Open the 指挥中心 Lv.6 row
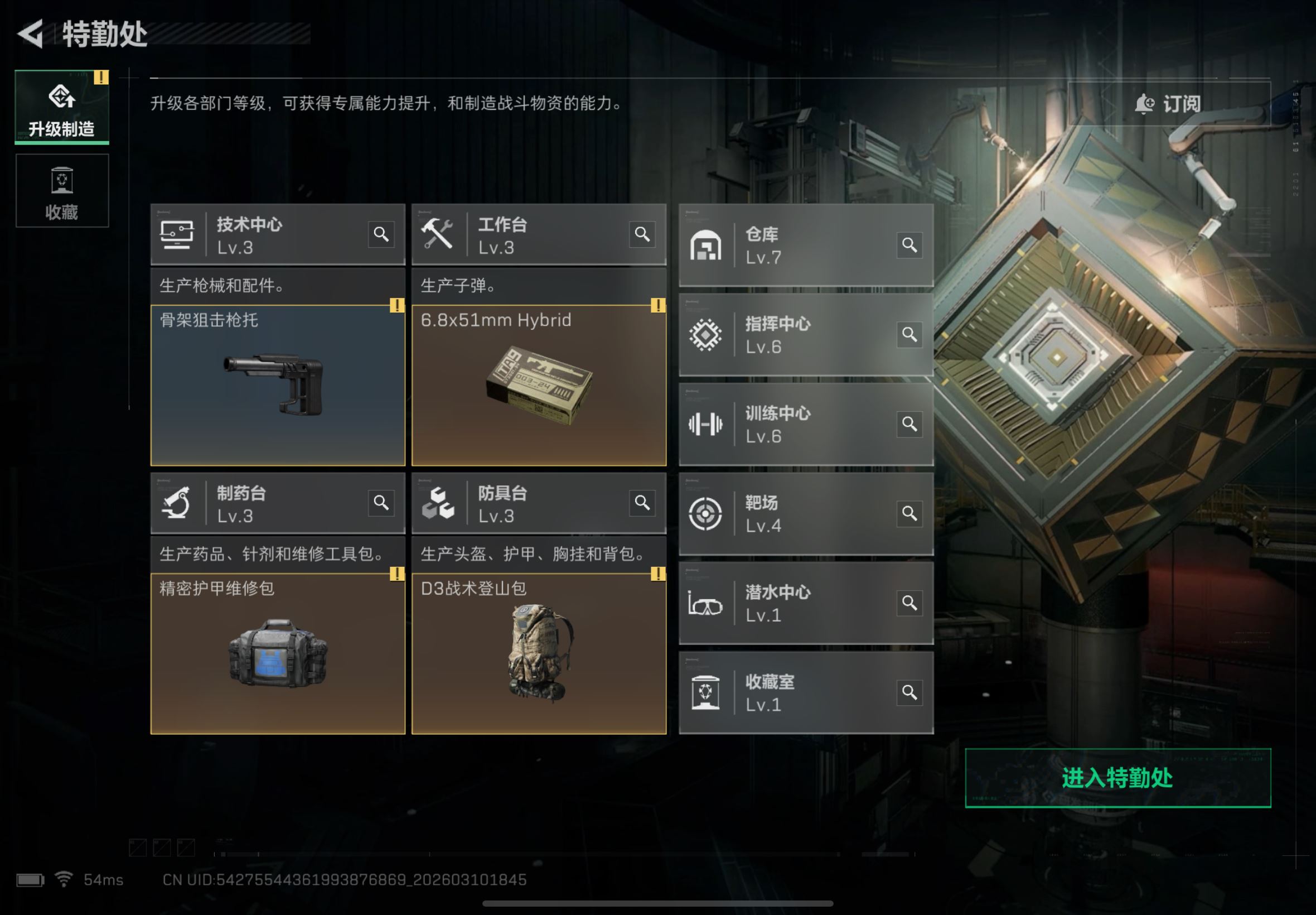Screen dimensions: 1316x915 (791, 335)
